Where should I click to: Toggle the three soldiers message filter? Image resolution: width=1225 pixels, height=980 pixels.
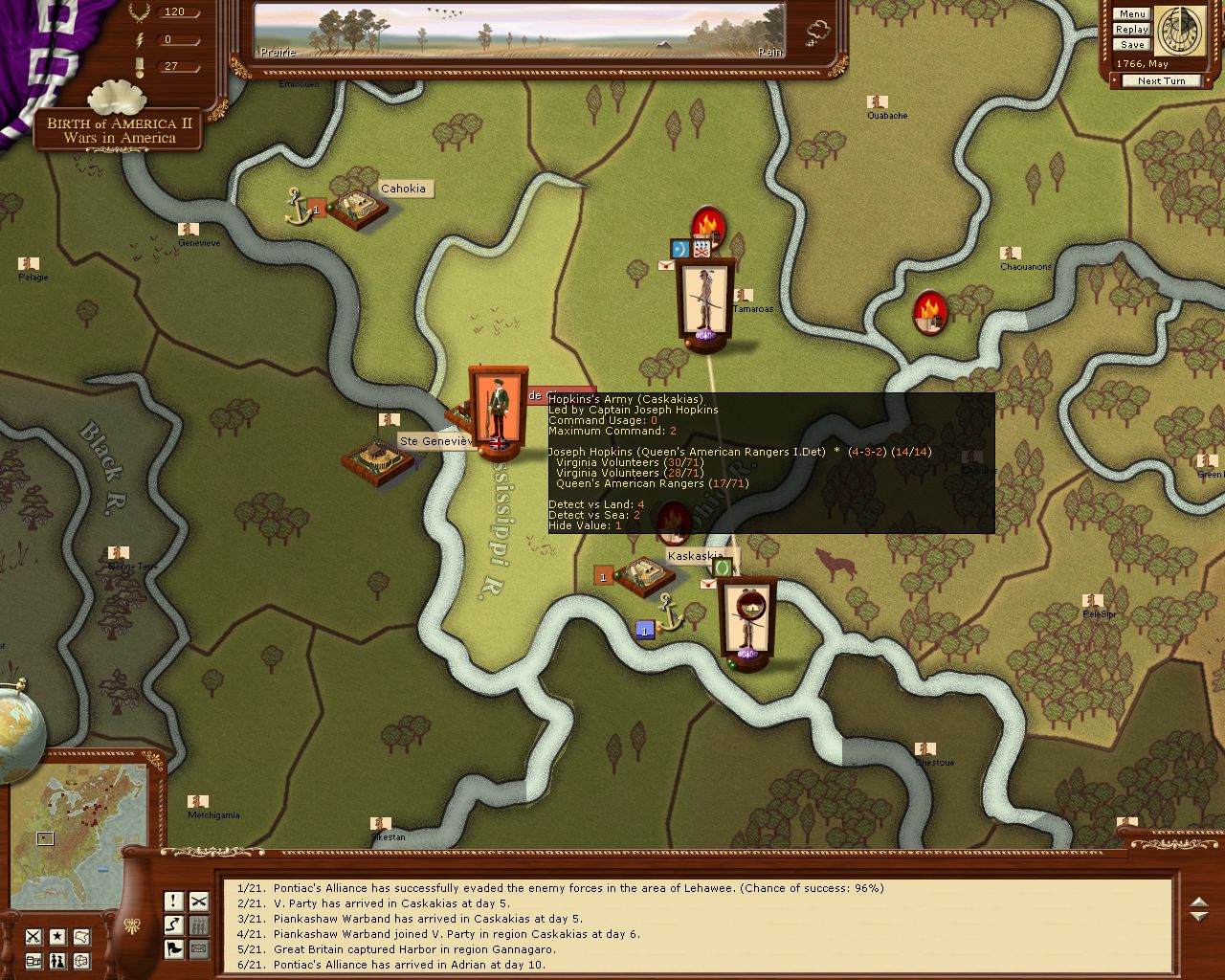[198, 924]
